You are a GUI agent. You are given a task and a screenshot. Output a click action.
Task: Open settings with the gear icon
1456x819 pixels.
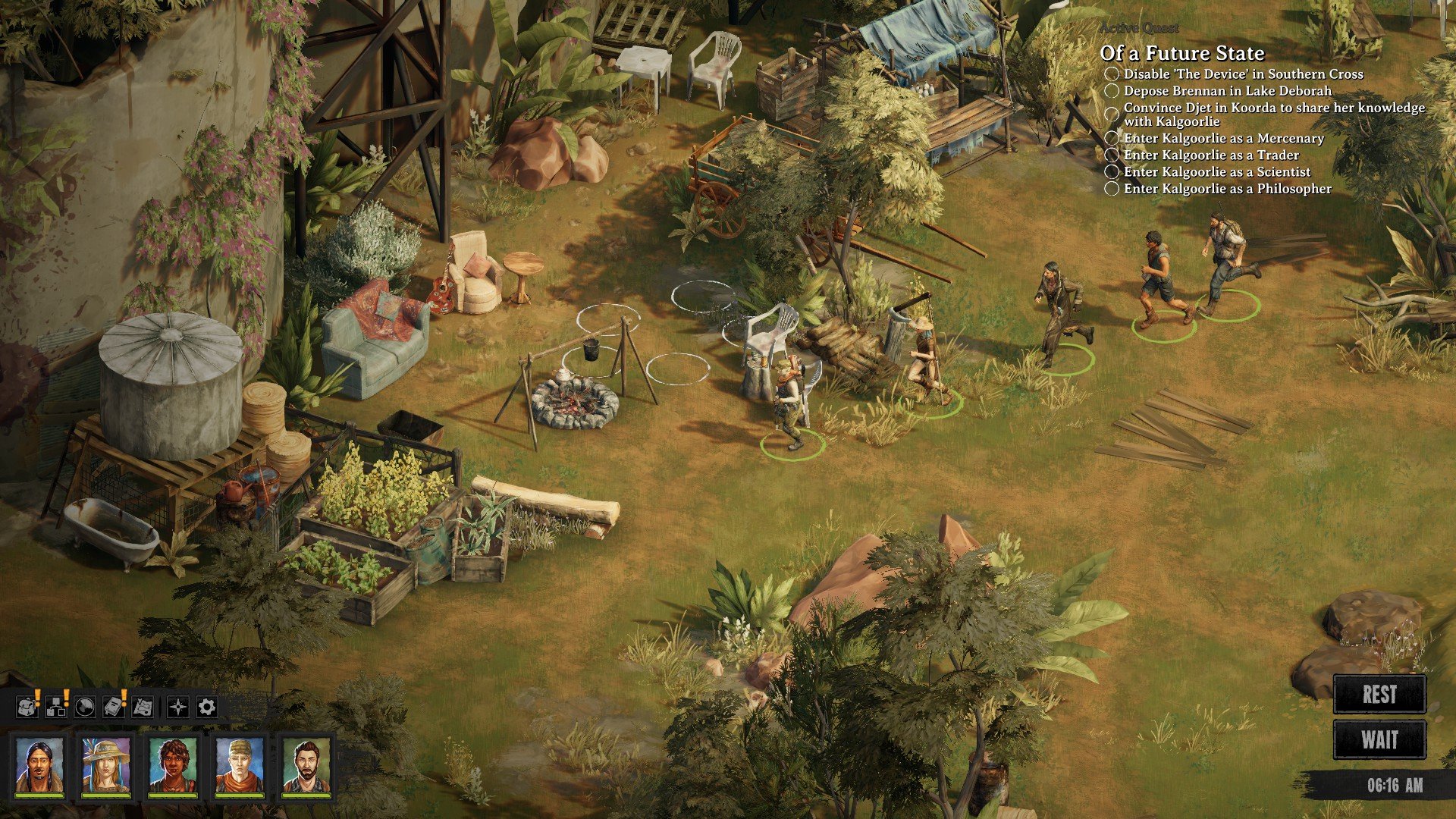[x=207, y=708]
